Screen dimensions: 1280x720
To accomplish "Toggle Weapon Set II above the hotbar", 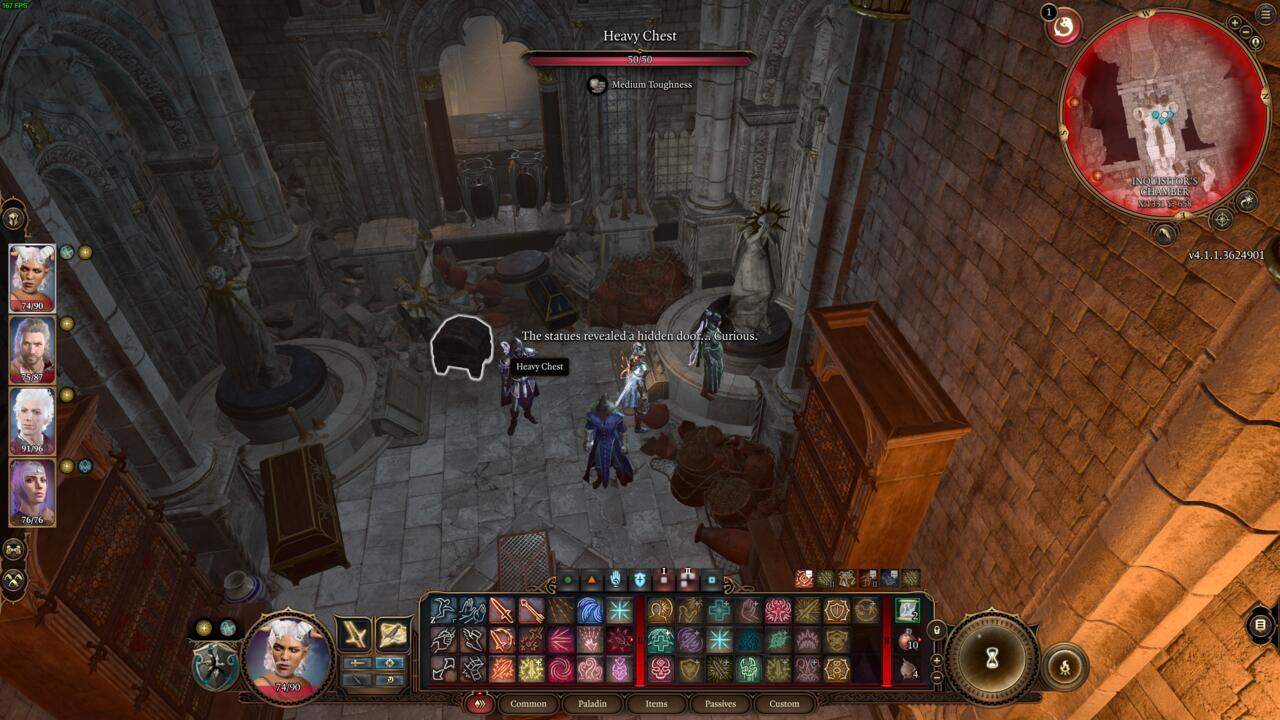I will point(686,577).
